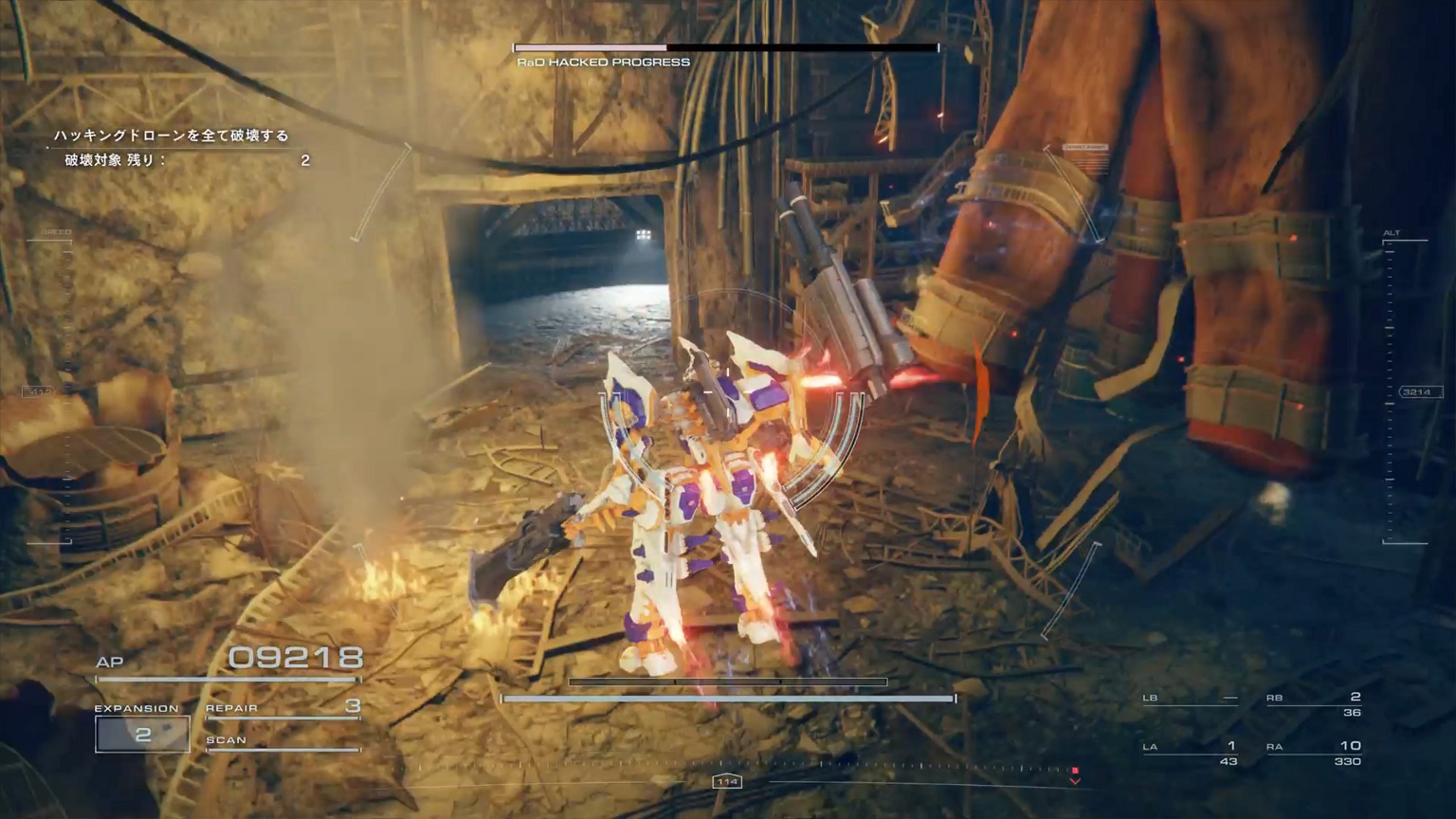Activate the Expansion slot box

(142, 734)
